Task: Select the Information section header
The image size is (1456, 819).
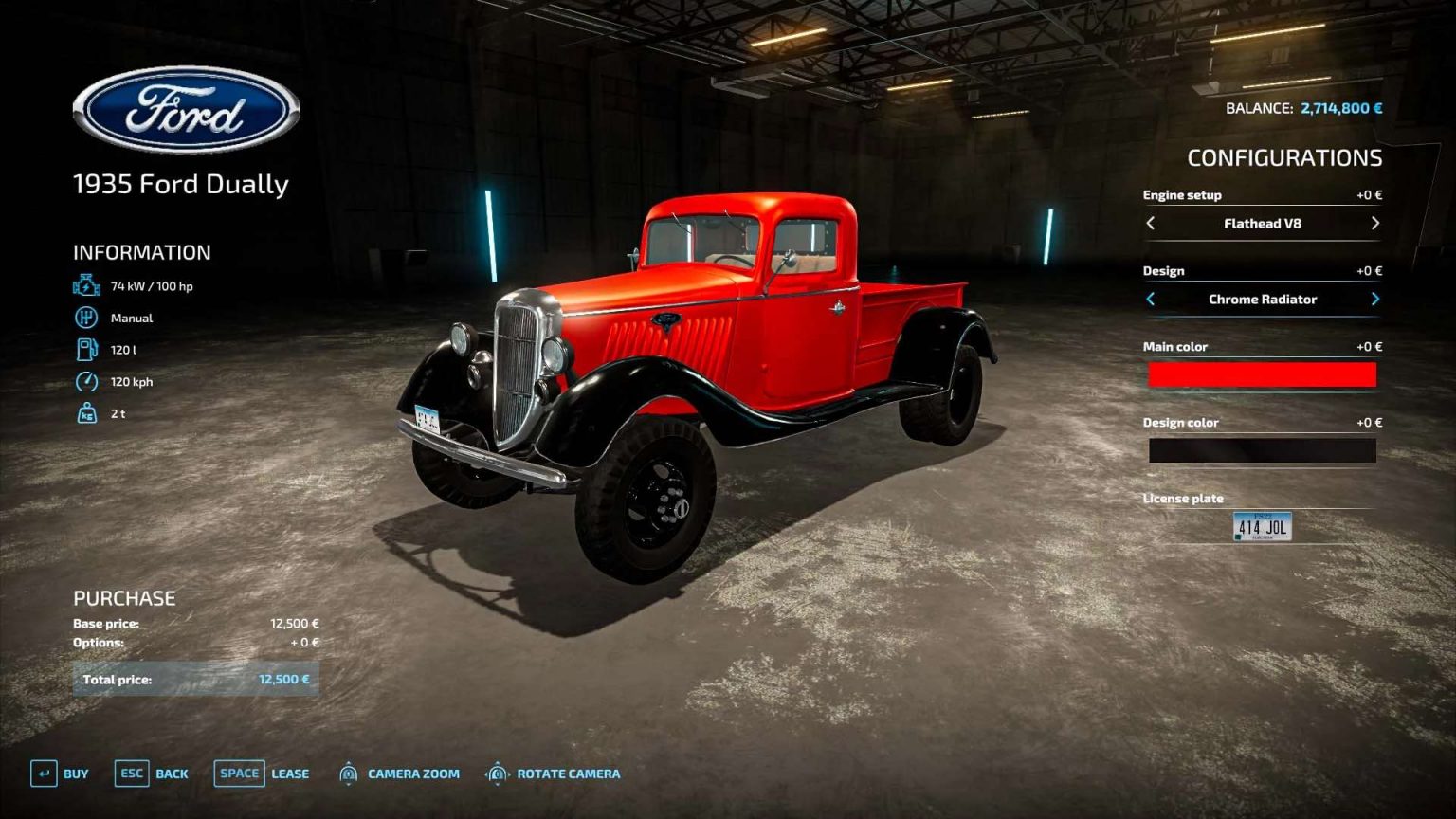Action: click(x=140, y=252)
